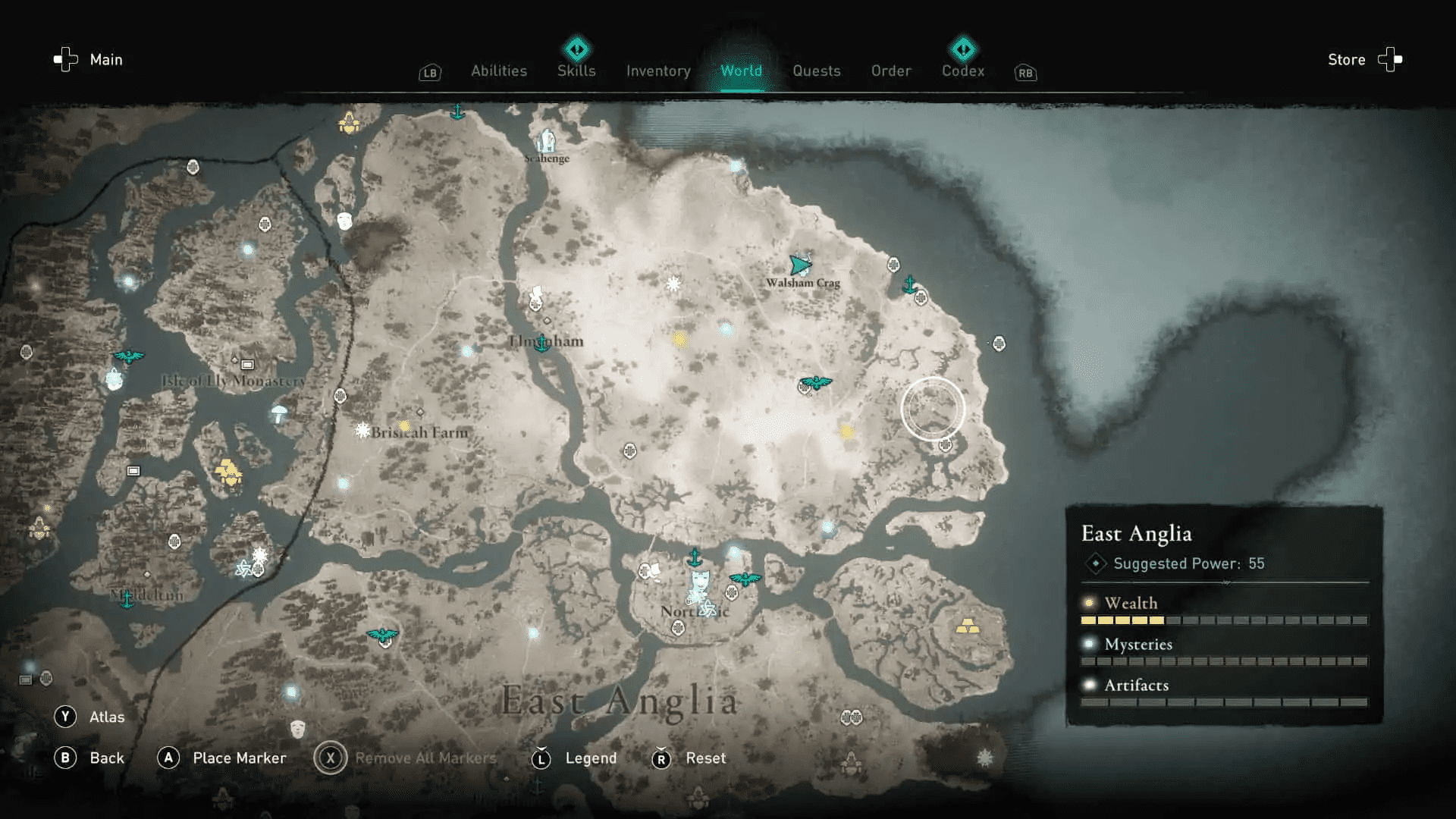The width and height of the screenshot is (1456, 819).
Task: Click the yellow wealth marker east of Elmenham
Action: [681, 339]
